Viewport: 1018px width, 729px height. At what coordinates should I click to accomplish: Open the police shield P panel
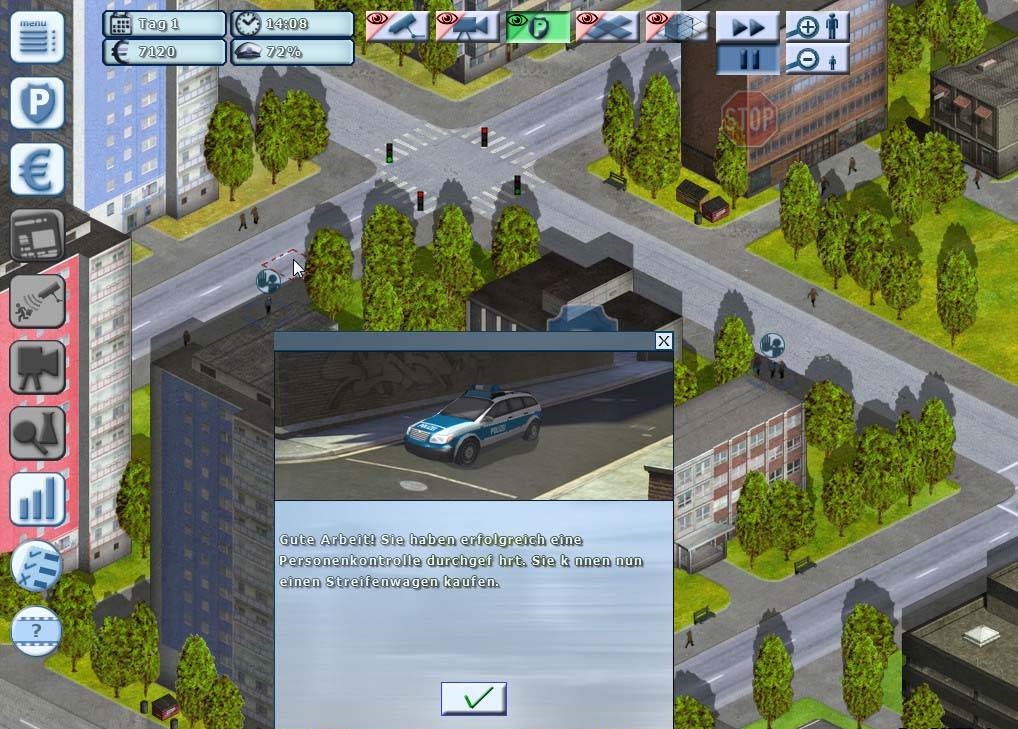pos(37,103)
